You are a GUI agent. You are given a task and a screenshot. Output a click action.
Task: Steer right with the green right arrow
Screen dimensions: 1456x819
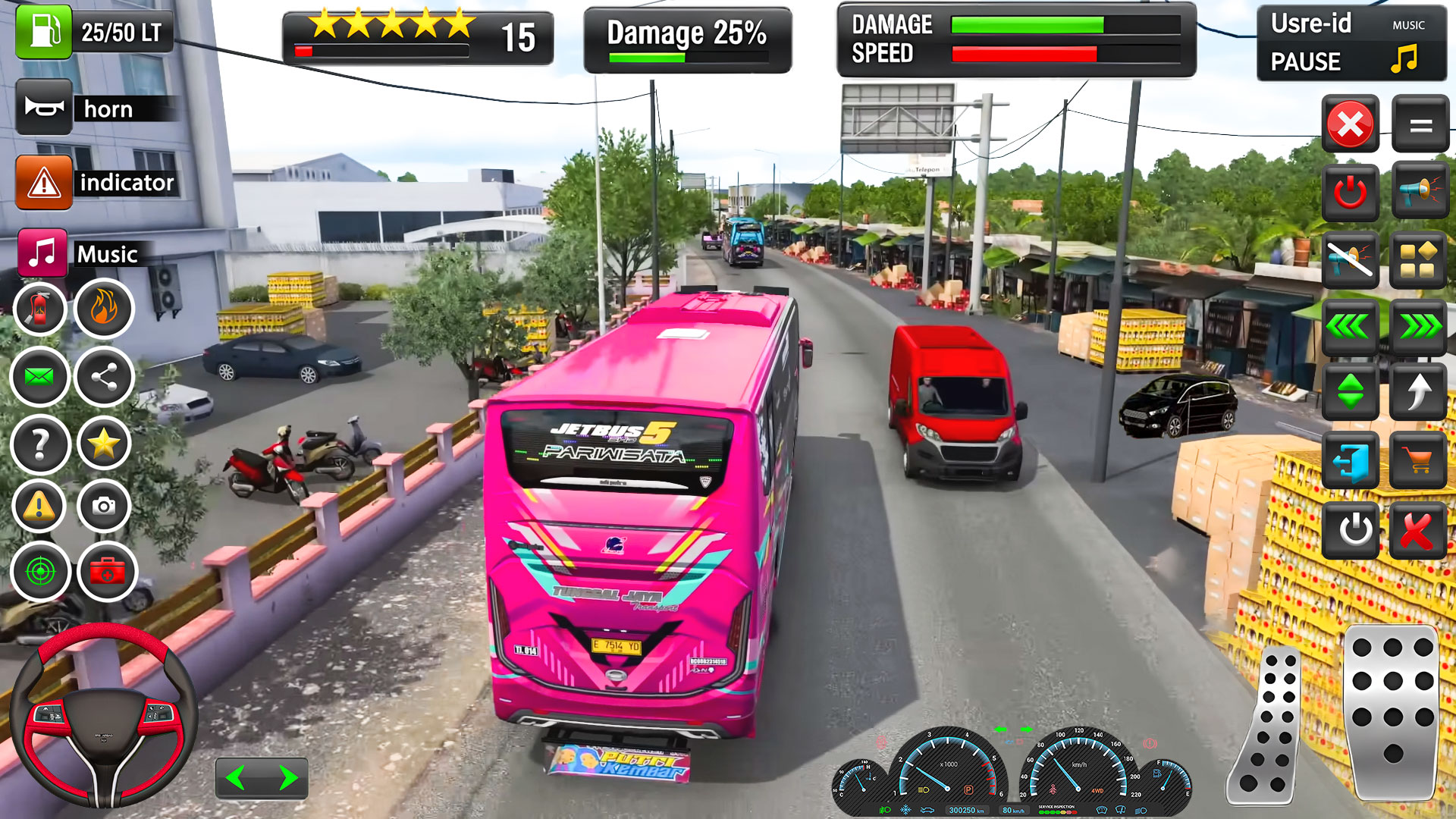pyautogui.click(x=287, y=778)
